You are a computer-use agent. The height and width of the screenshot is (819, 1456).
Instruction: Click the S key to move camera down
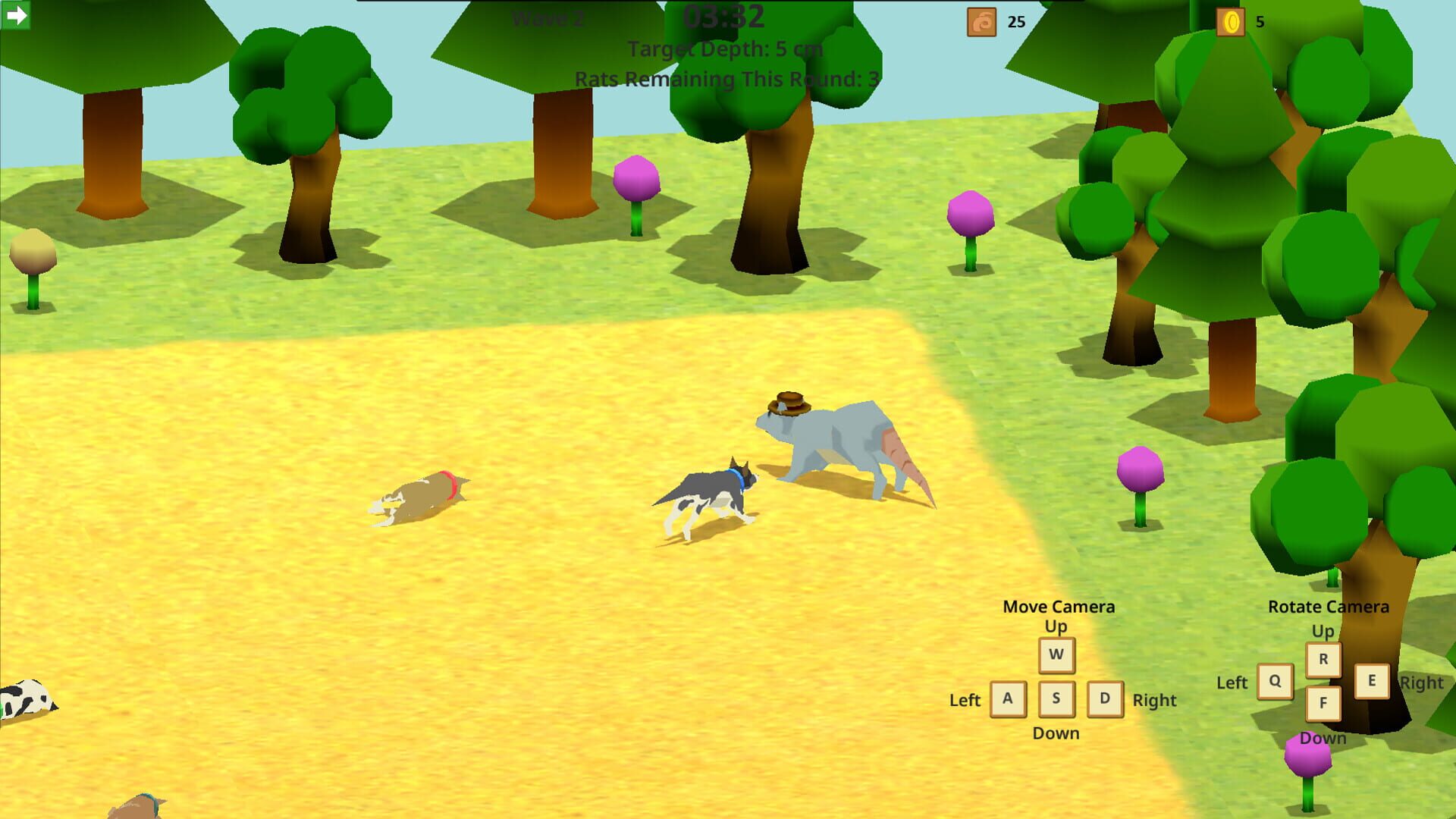[1056, 699]
